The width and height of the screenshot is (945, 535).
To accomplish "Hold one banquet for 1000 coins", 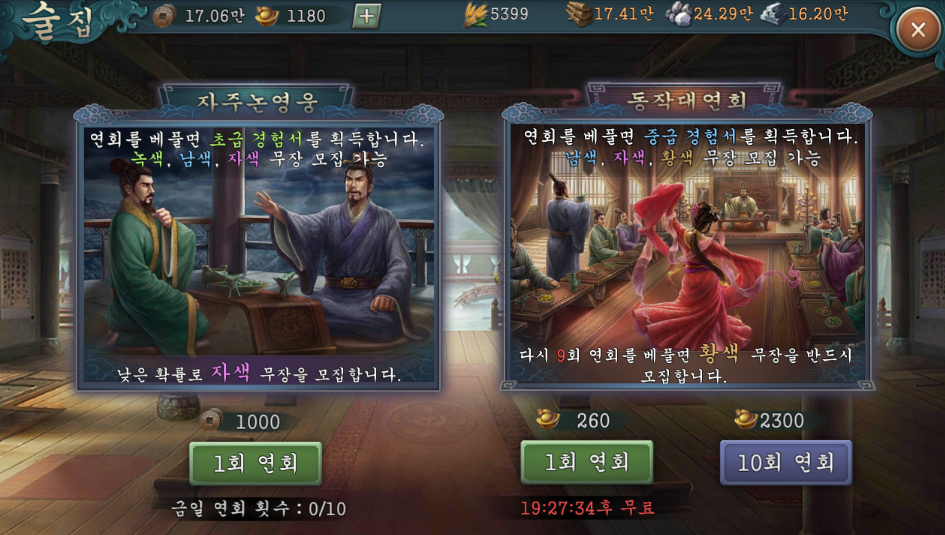I will (x=256, y=463).
